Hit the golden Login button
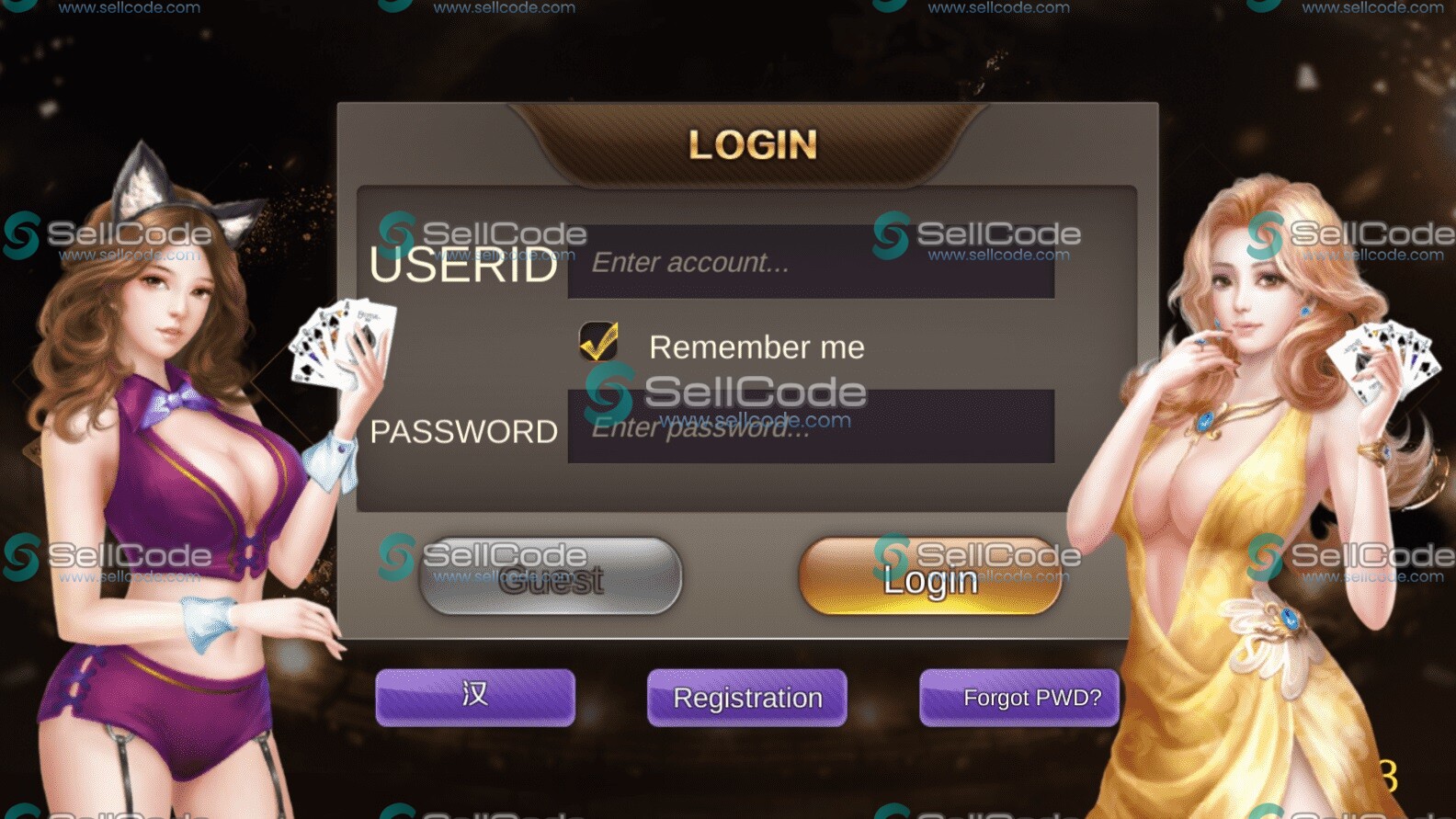The image size is (1456, 819). [x=930, y=577]
